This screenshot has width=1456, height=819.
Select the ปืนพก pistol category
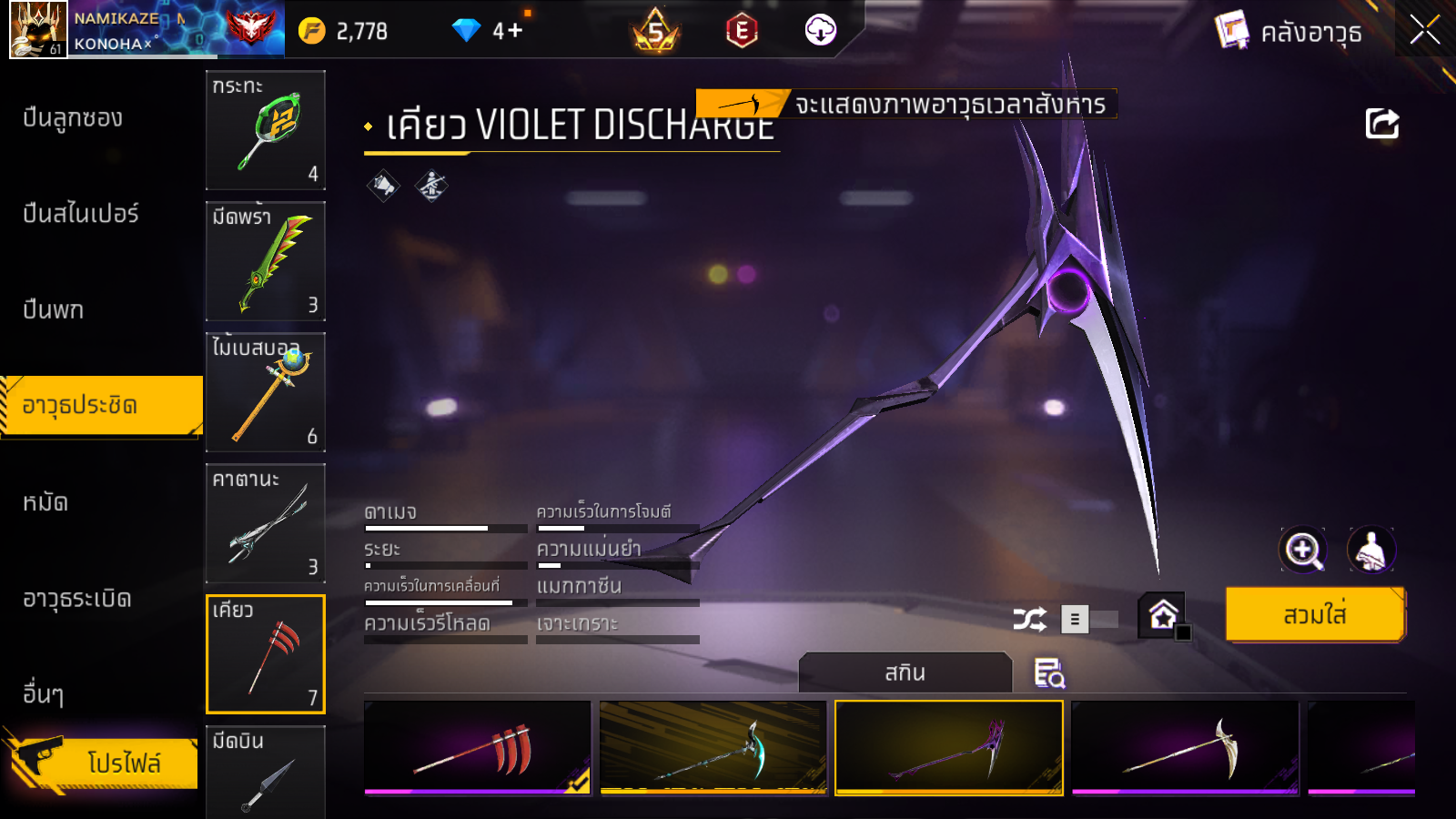point(54,310)
